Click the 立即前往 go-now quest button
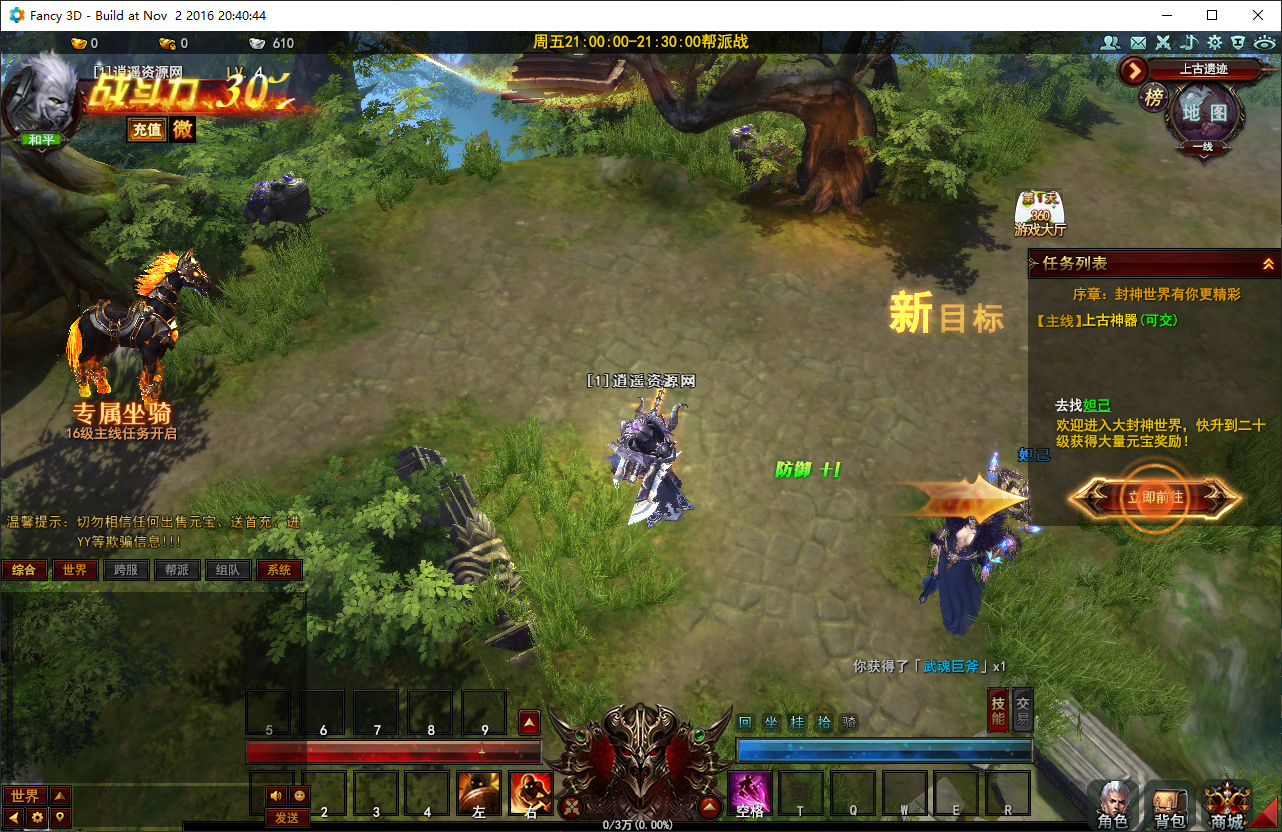 1155,497
